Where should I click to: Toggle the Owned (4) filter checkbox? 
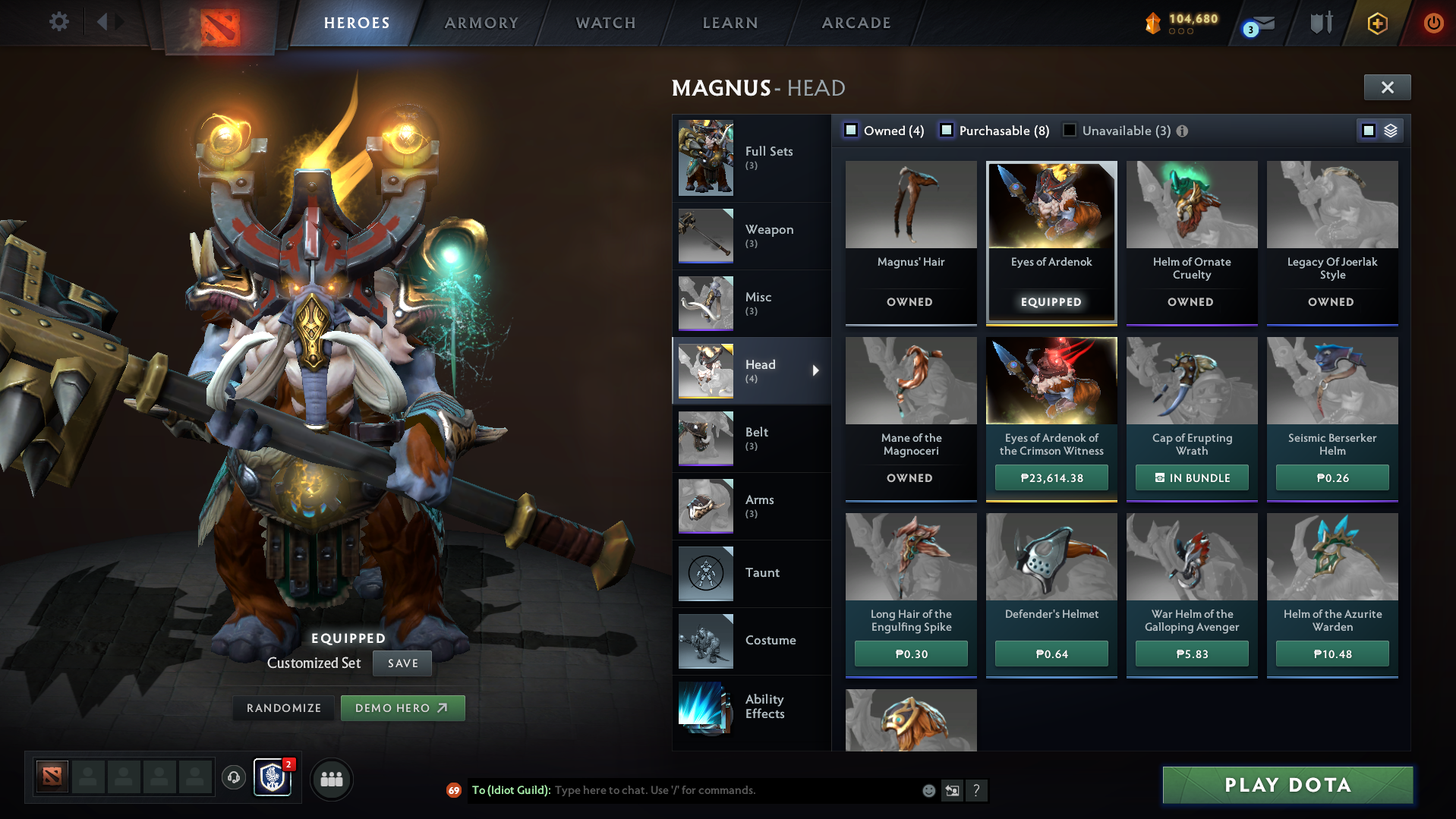(852, 131)
